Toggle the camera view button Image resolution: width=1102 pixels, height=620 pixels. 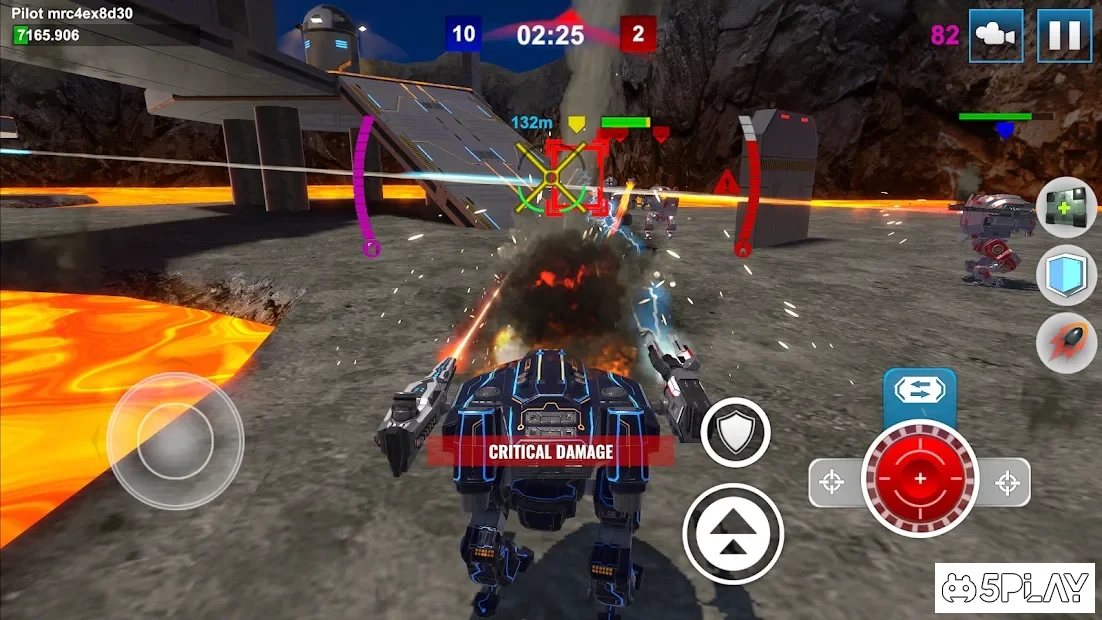click(995, 35)
